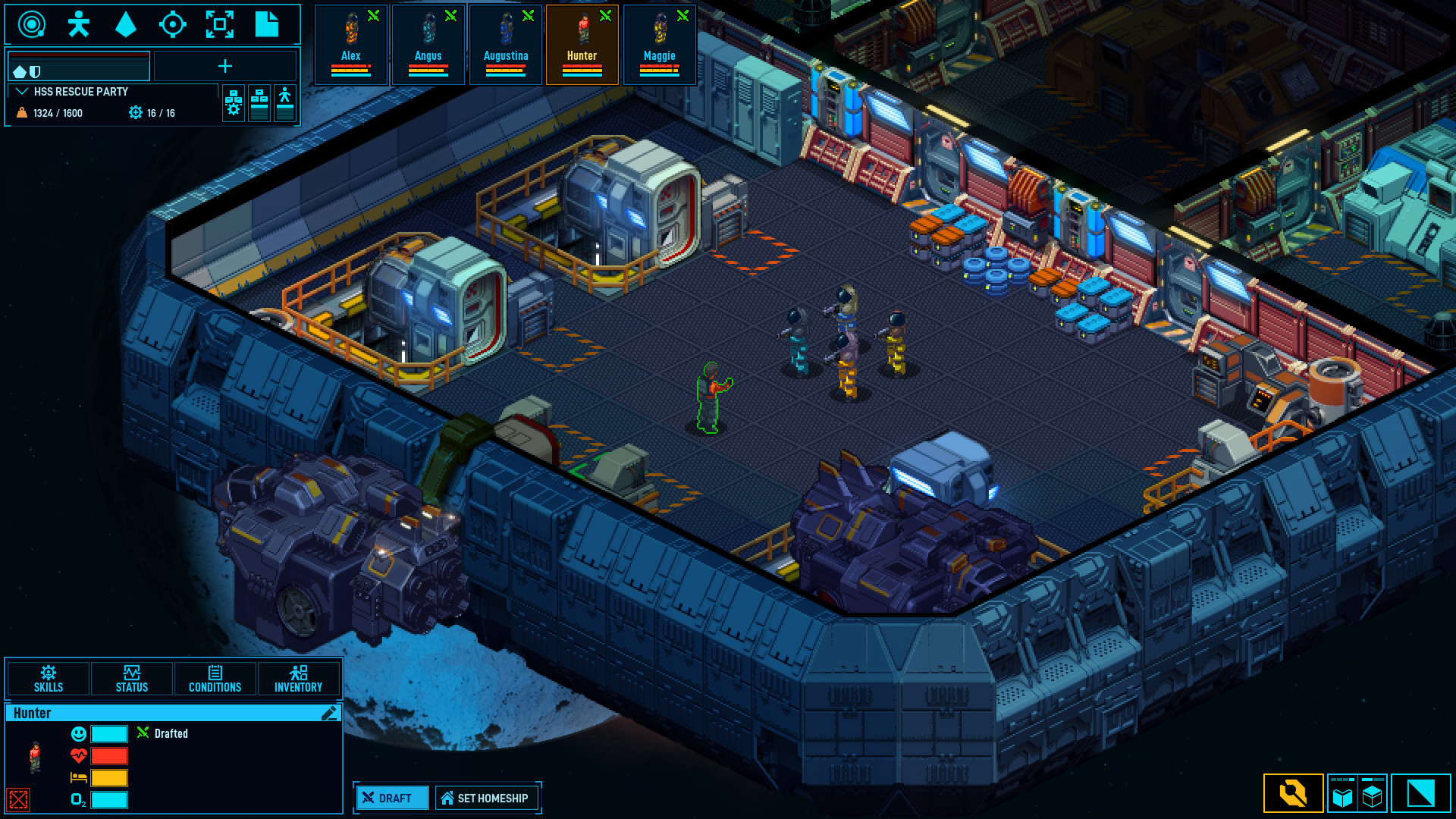Click Hunter's red health bar
This screenshot has height=819, width=1456.
click(108, 755)
